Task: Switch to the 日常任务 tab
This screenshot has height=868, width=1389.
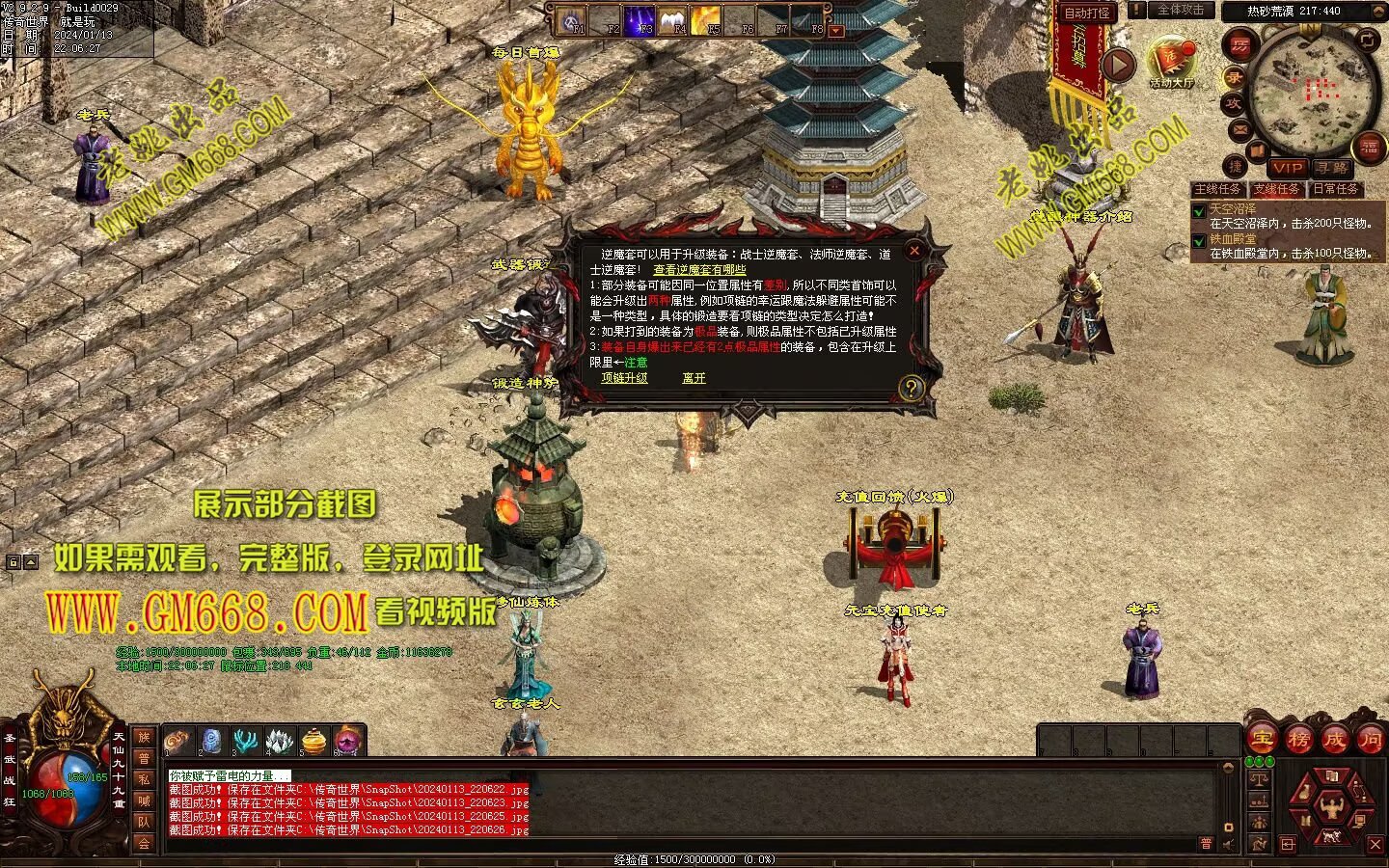Action: click(1336, 189)
